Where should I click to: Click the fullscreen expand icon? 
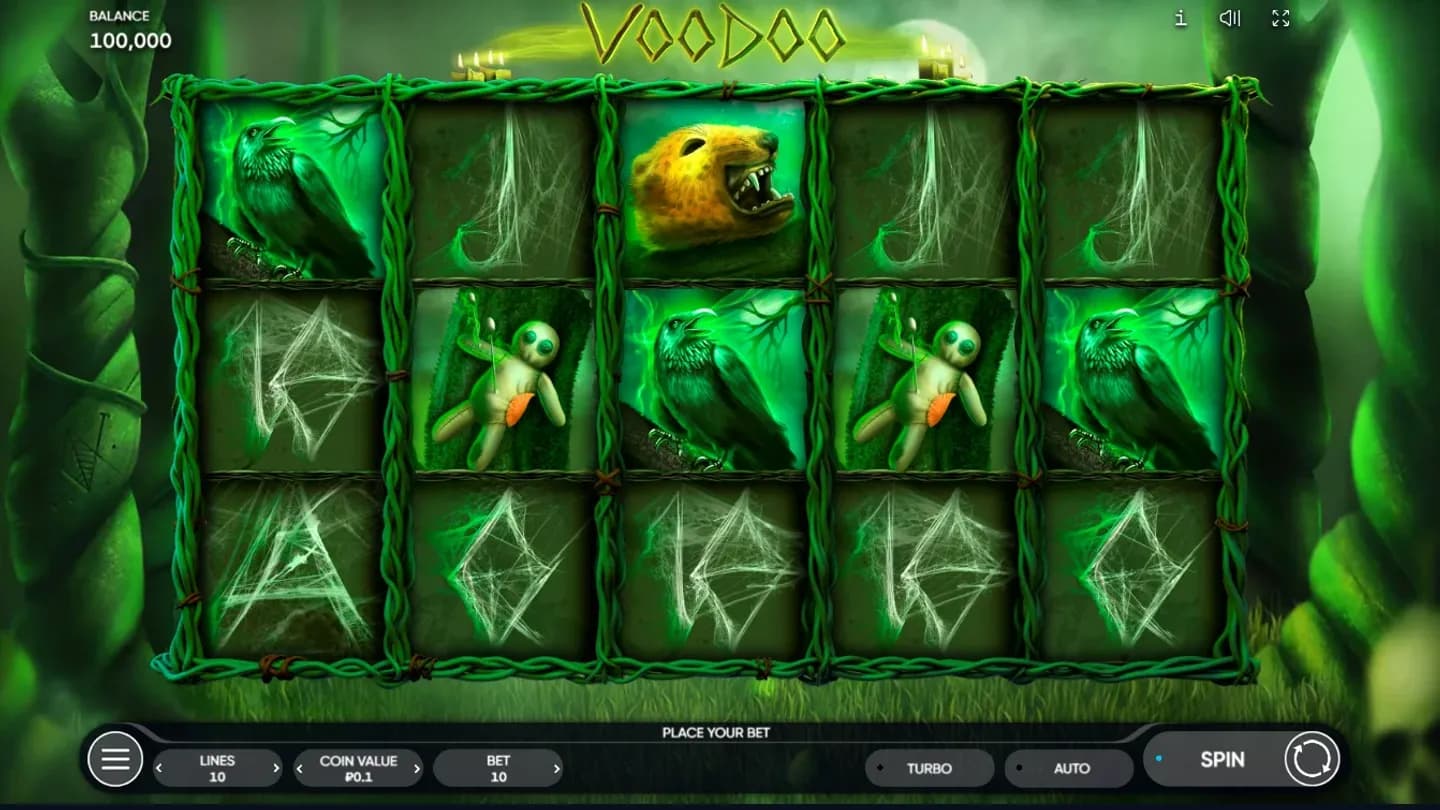click(1280, 18)
